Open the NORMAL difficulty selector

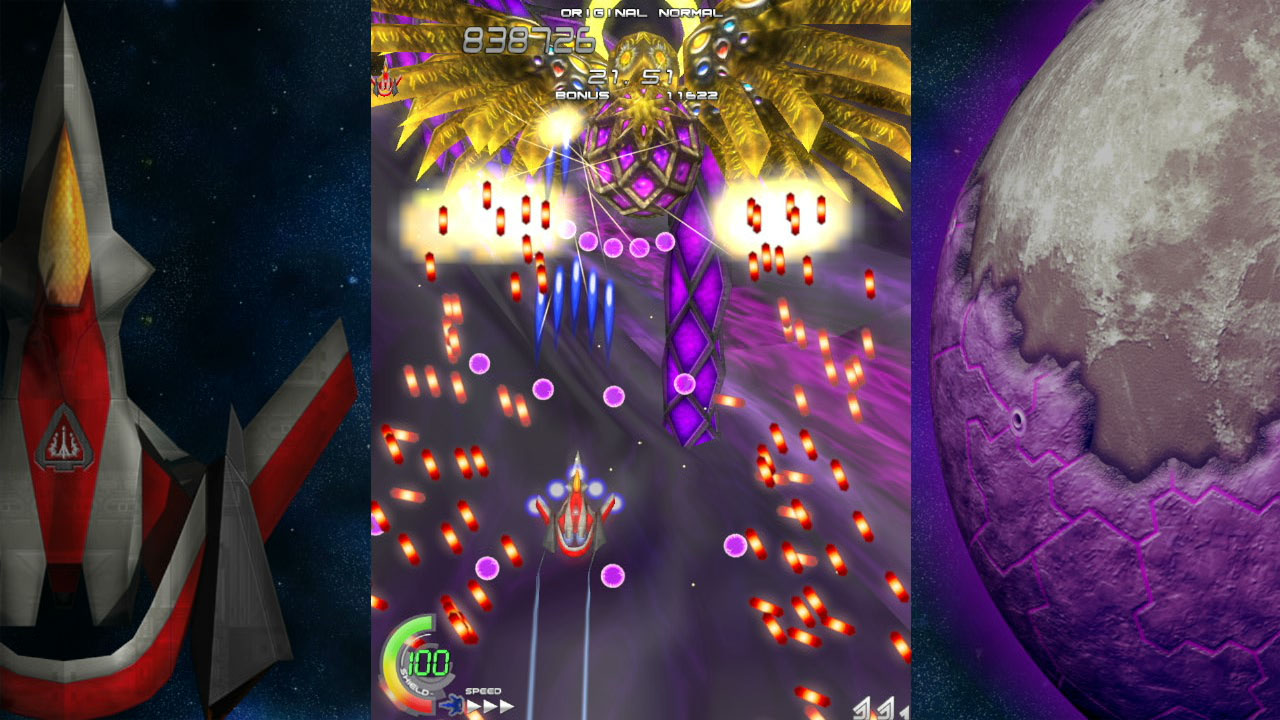point(690,13)
